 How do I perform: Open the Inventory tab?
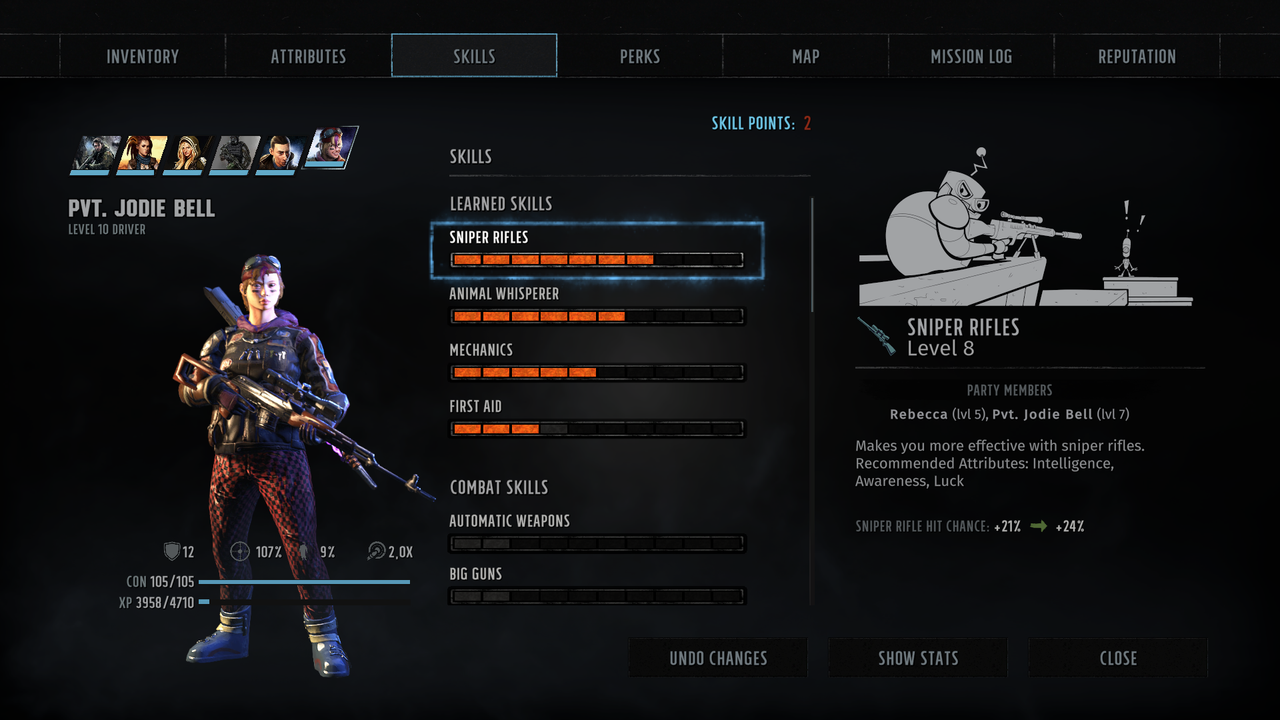142,56
